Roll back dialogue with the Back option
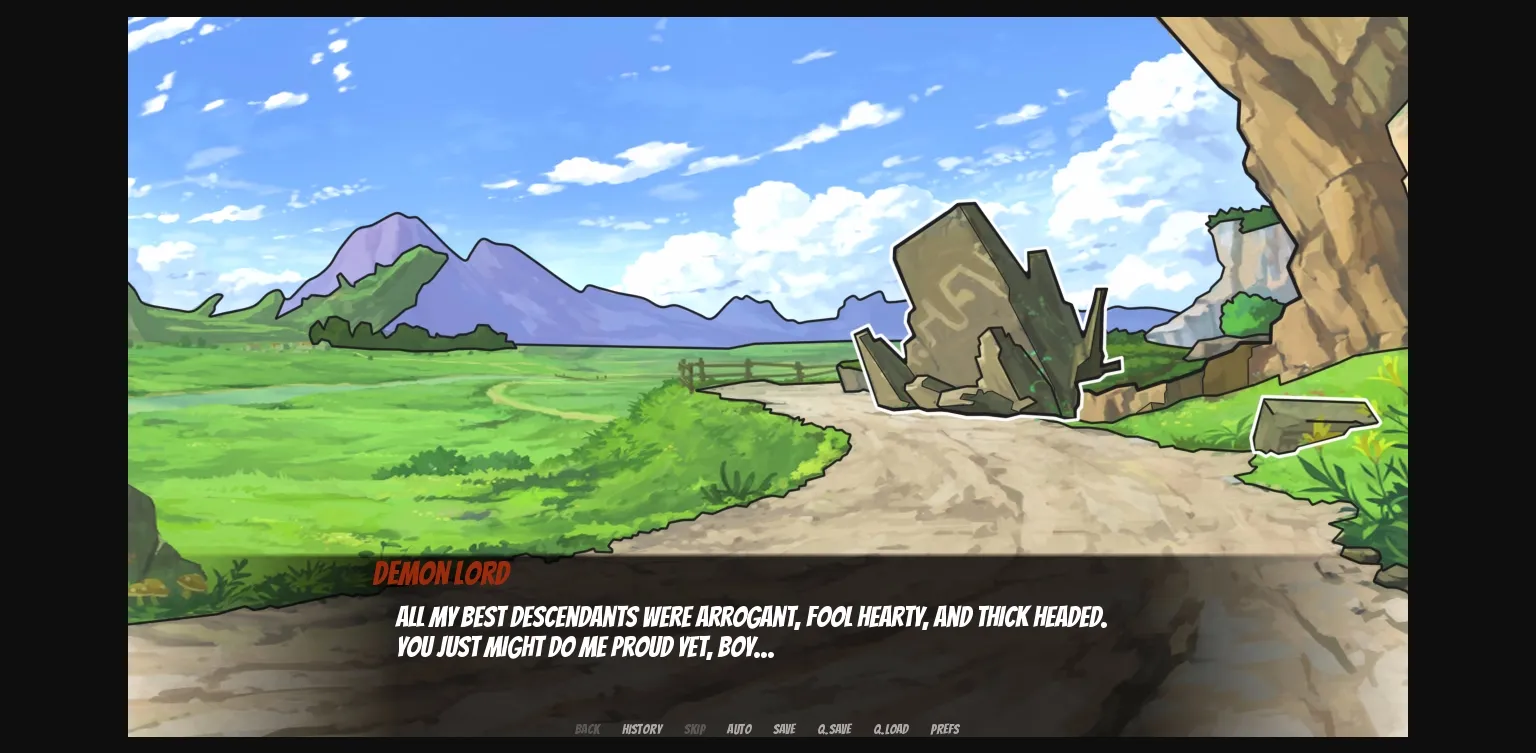Screen dimensions: 1536x753 [x=587, y=729]
